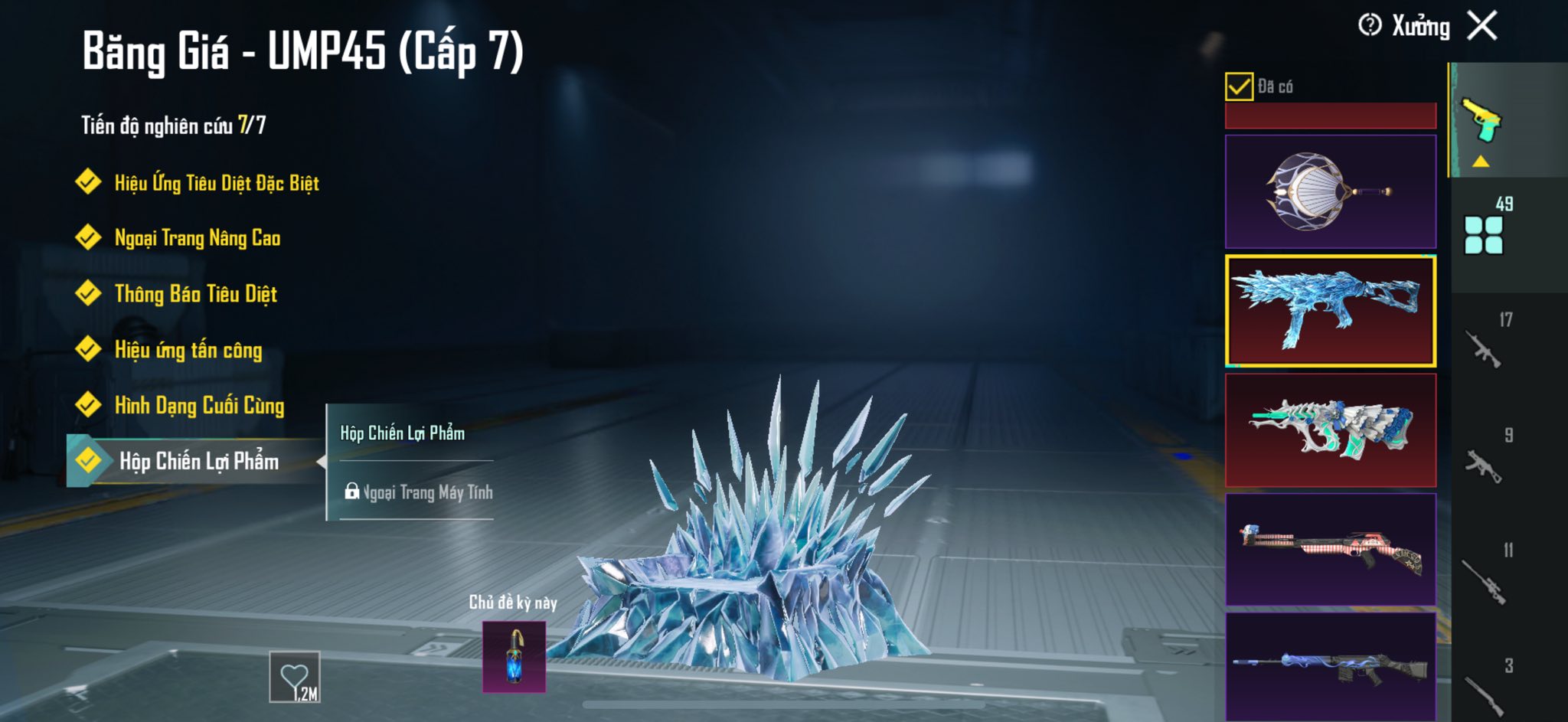Open the Xưởng help button
This screenshot has height=722, width=1568.
pos(1370,25)
